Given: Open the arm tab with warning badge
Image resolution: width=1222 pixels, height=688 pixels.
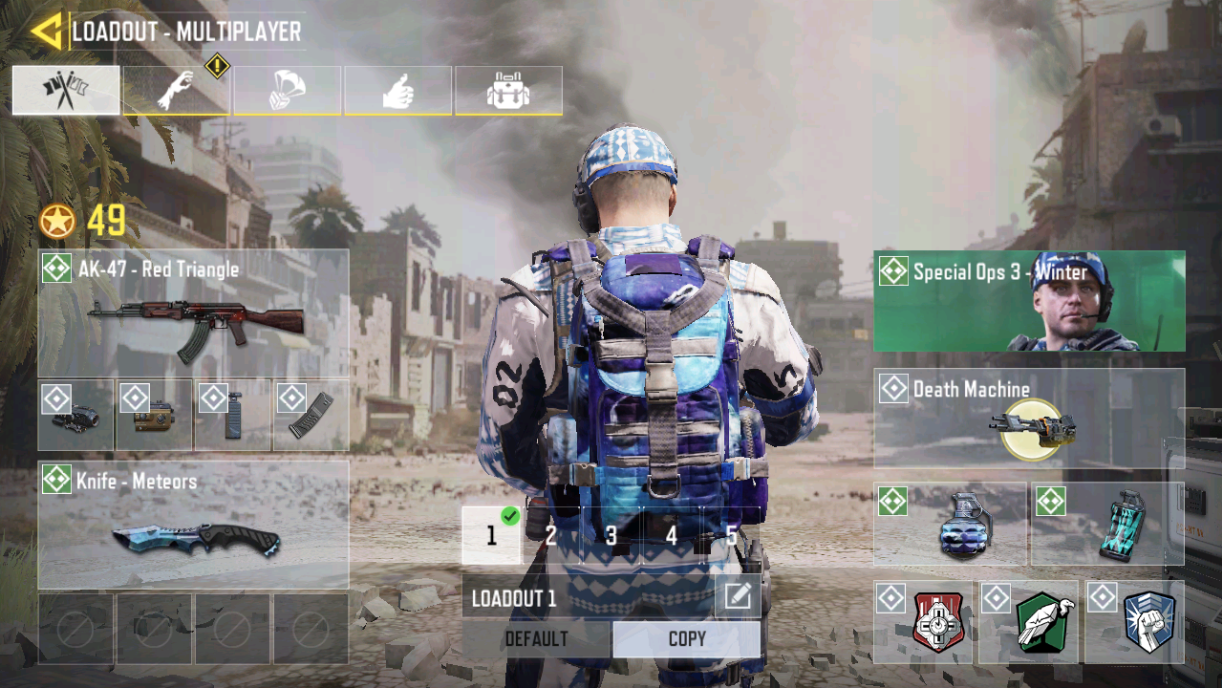Looking at the screenshot, I should pos(177,90).
